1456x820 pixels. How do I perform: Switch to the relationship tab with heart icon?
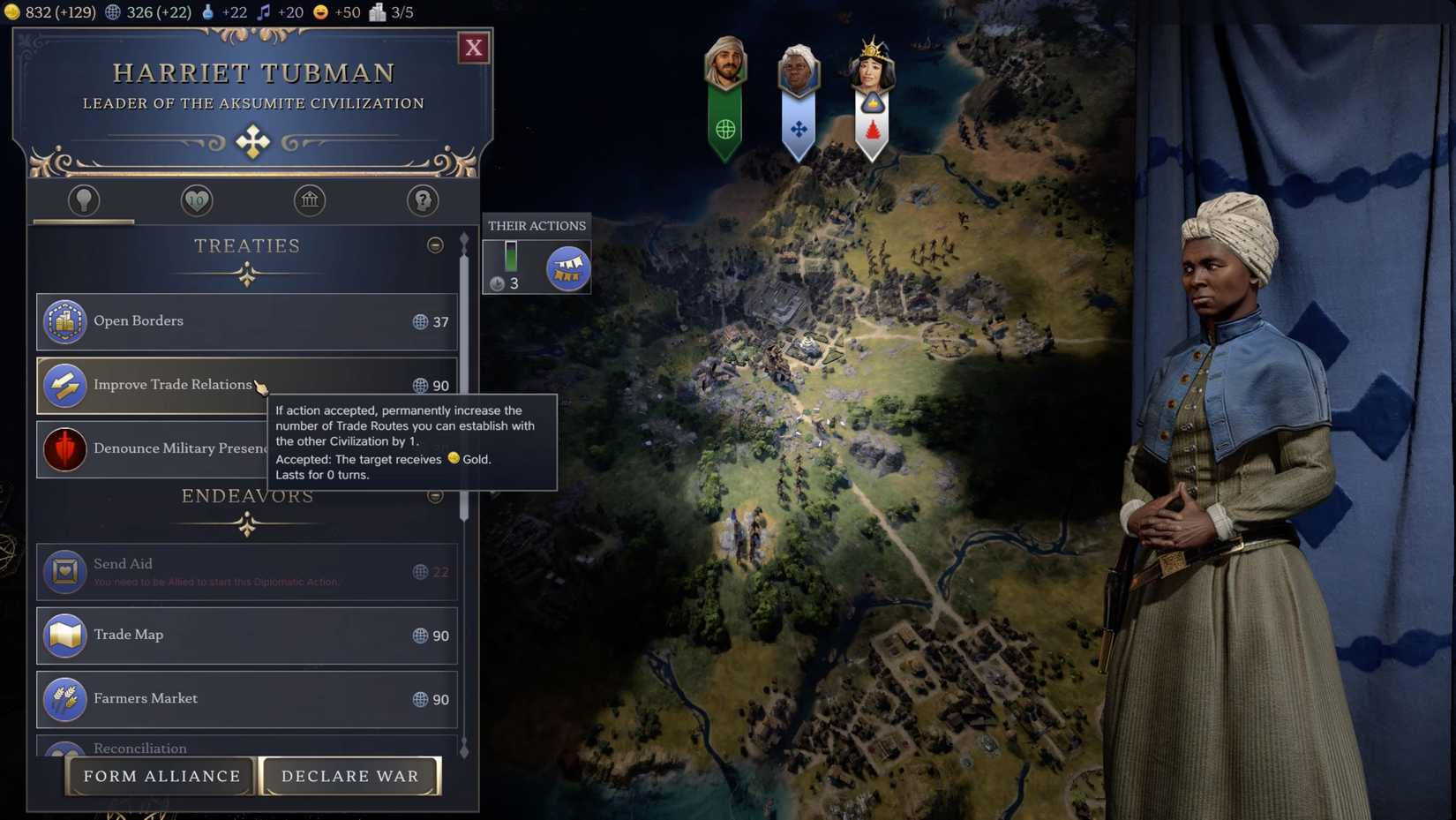(x=196, y=201)
